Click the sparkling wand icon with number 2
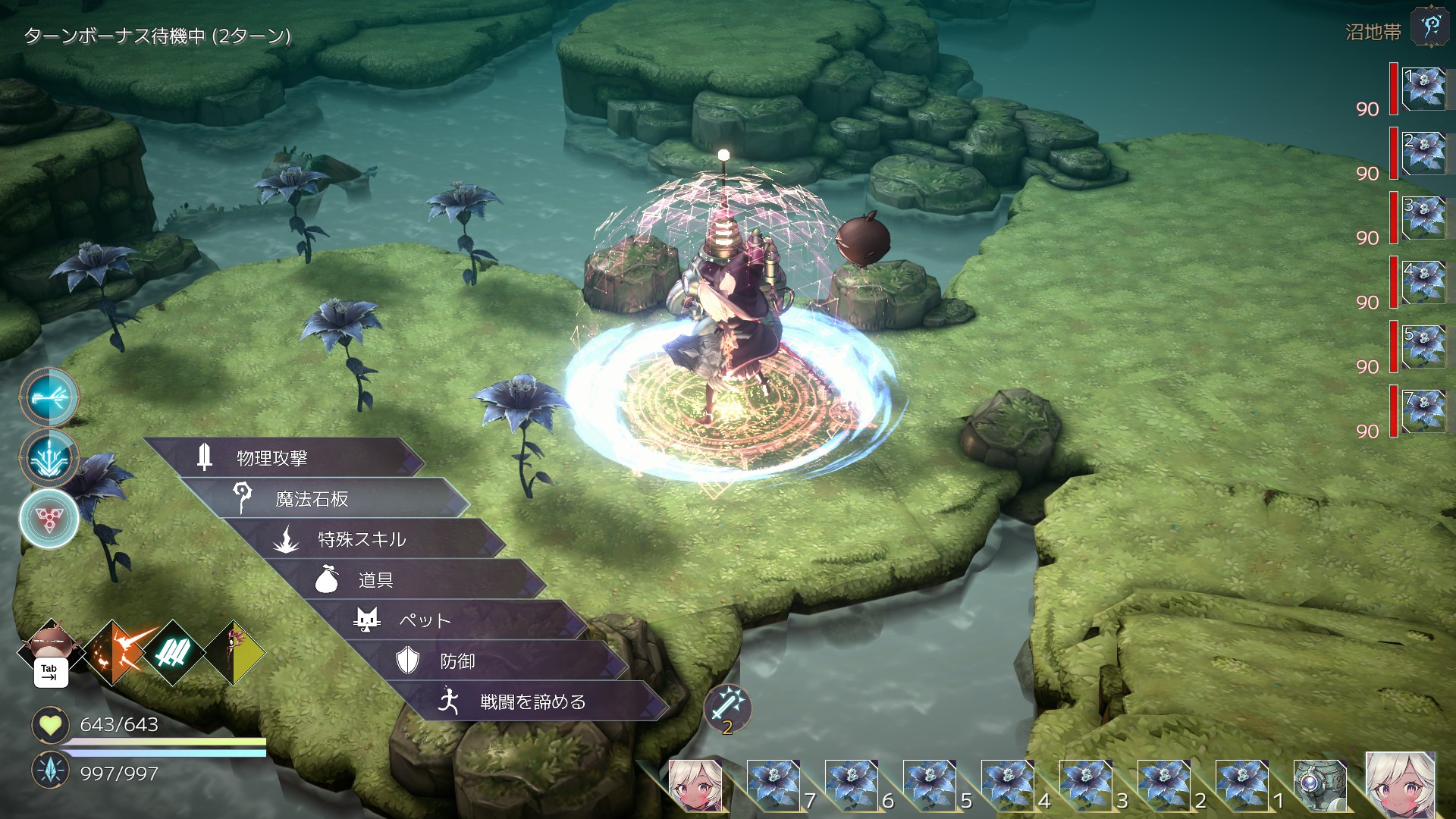Screen dimensions: 1456x819 (726, 707)
